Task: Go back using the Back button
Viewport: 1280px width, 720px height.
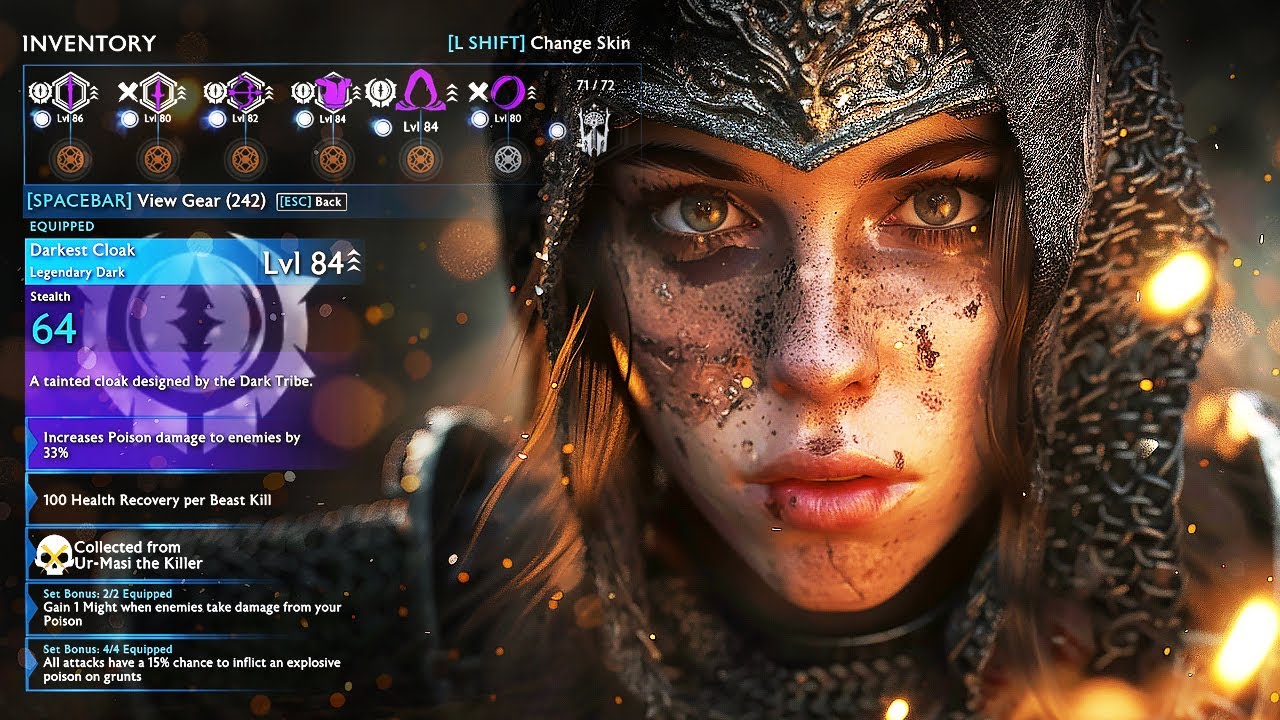Action: (311, 202)
